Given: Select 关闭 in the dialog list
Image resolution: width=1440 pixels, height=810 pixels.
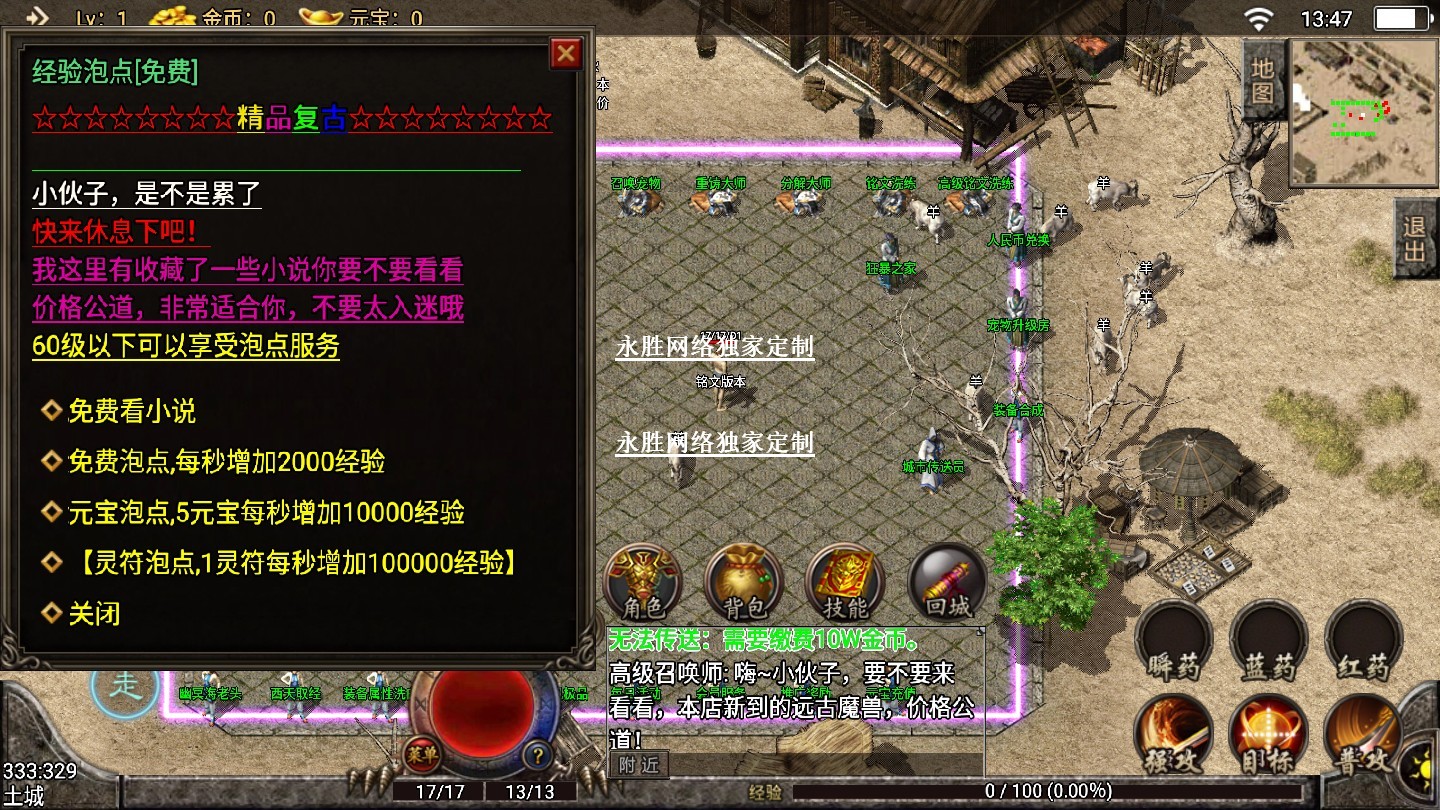Looking at the screenshot, I should 94,613.
